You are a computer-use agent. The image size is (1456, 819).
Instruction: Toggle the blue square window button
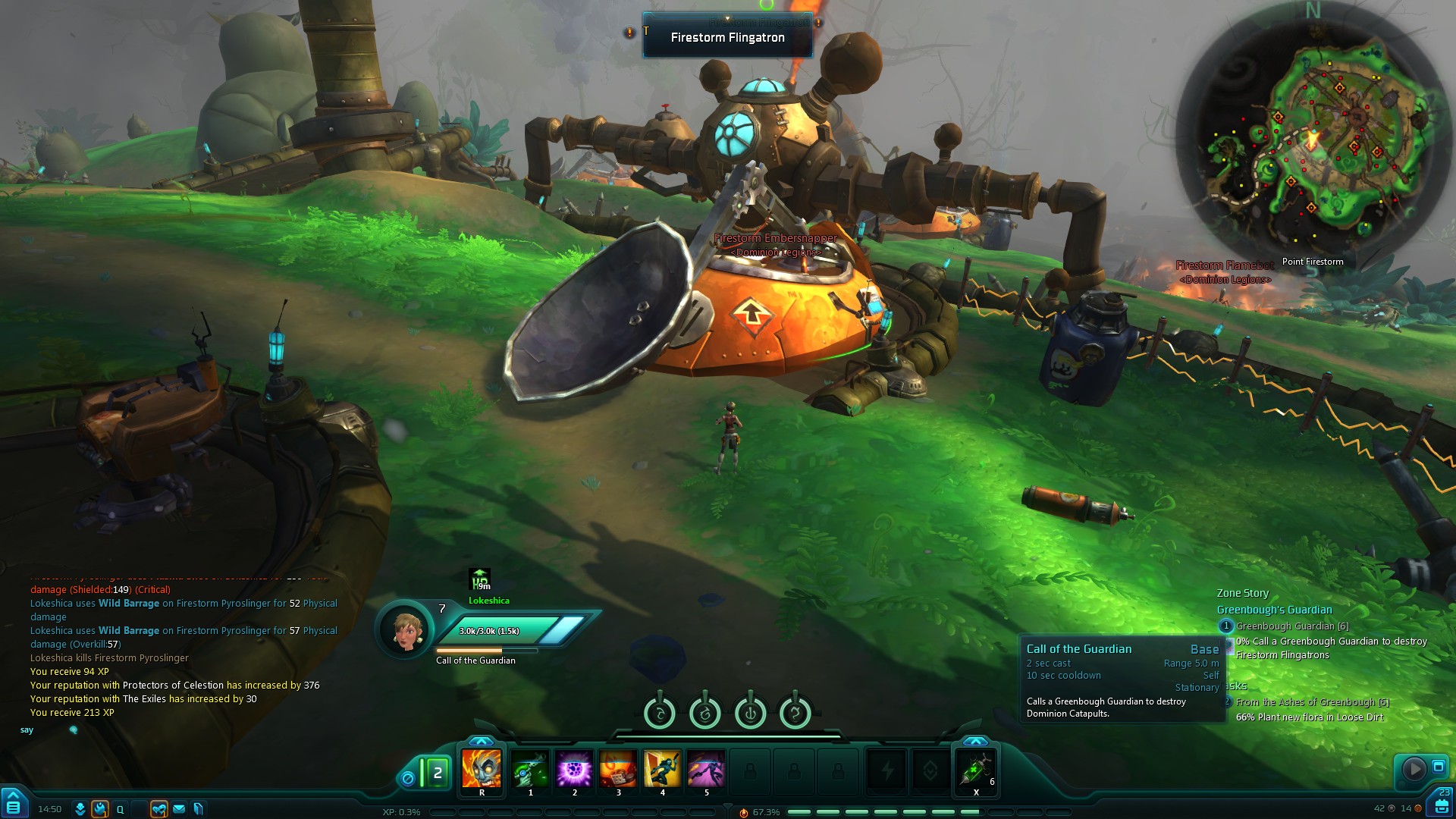1438,767
